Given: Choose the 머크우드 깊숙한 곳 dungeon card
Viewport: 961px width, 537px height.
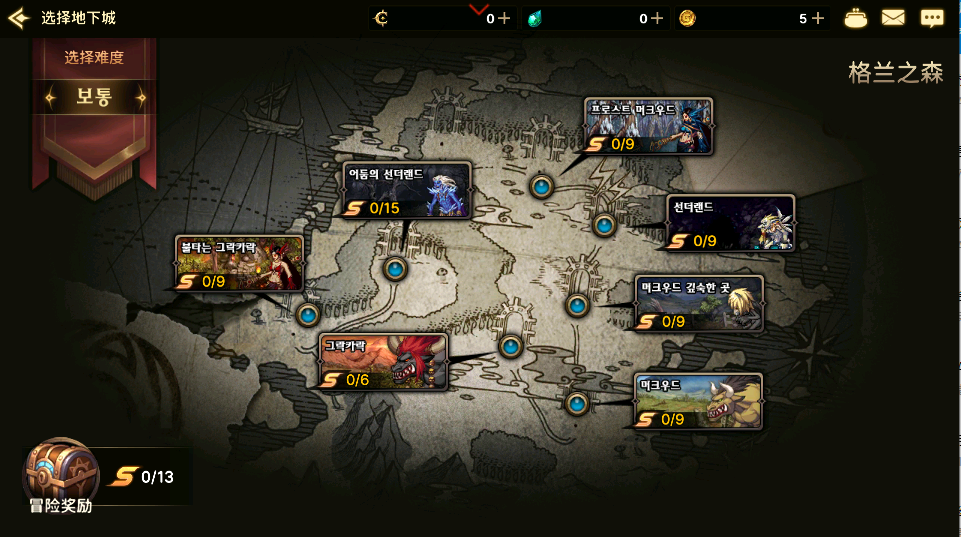Looking at the screenshot, I should click(699, 303).
